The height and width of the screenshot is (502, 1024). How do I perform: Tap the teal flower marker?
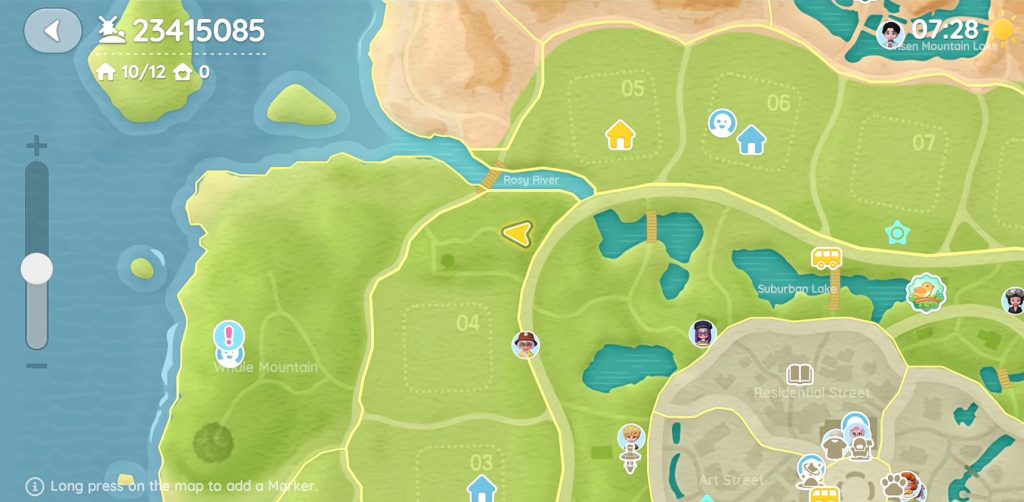[x=897, y=233]
